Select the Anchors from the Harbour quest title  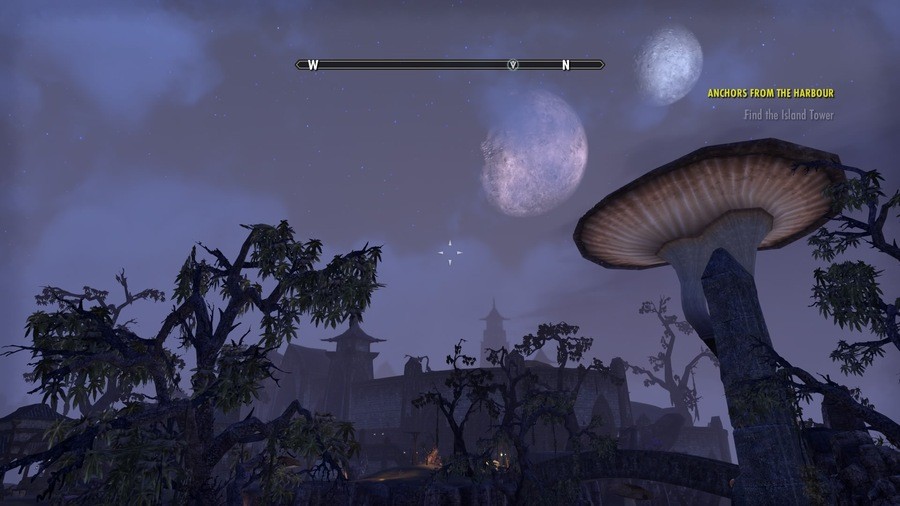pos(770,93)
